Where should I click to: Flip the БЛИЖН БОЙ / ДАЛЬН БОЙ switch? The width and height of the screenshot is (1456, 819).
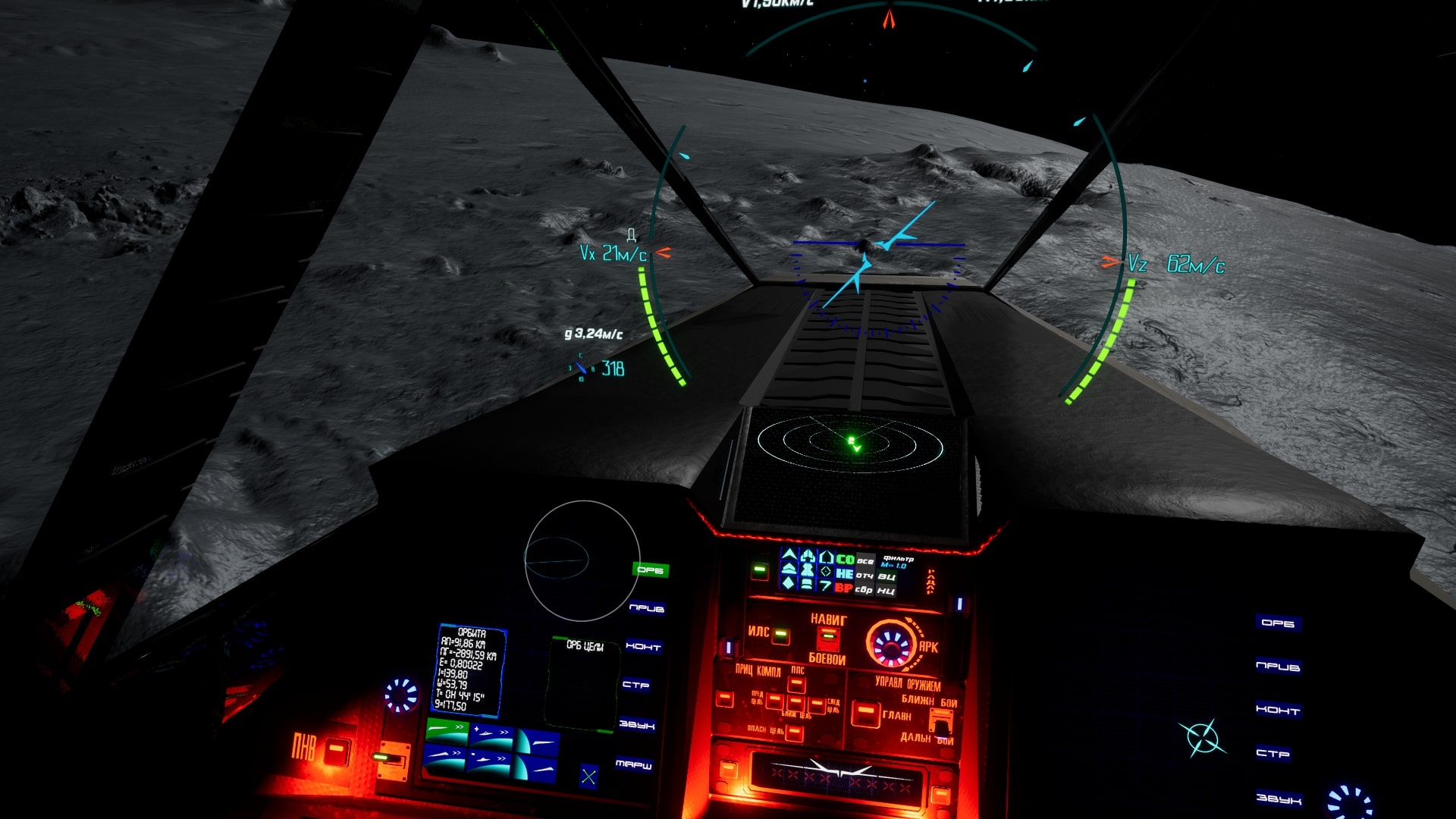coord(940,721)
